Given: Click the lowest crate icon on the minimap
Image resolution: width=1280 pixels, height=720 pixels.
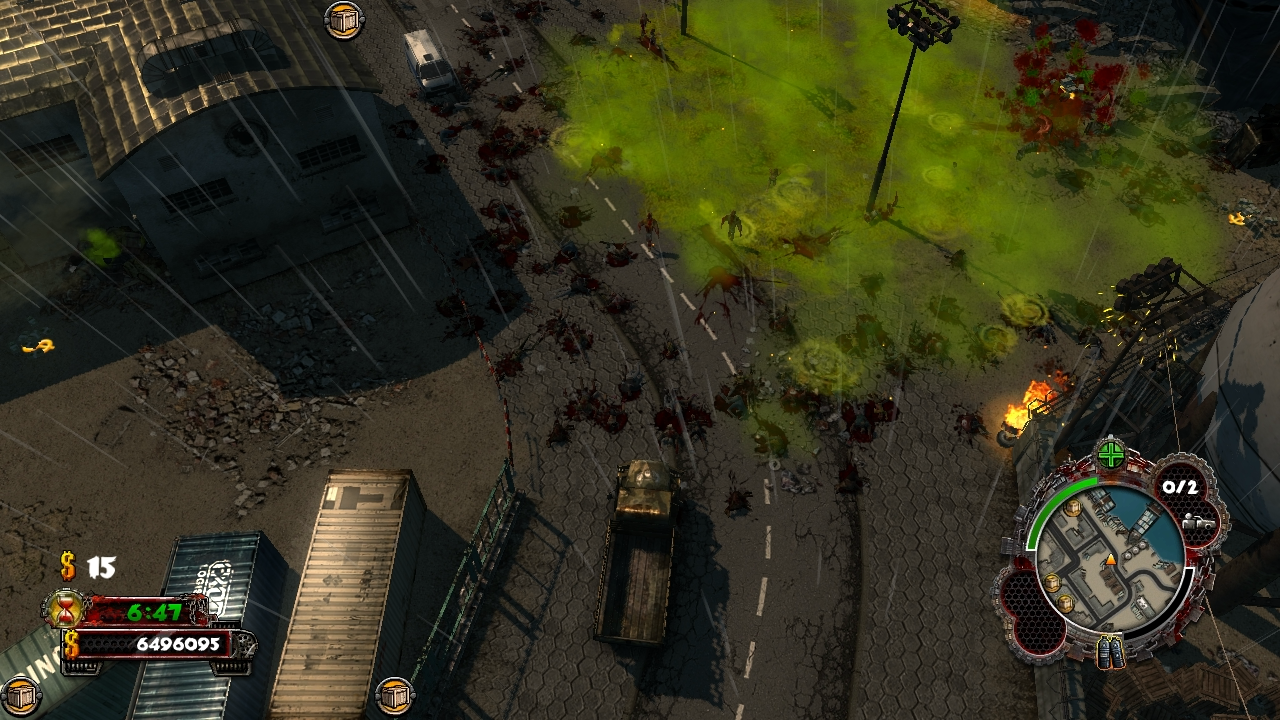Looking at the screenshot, I should pos(1064,603).
